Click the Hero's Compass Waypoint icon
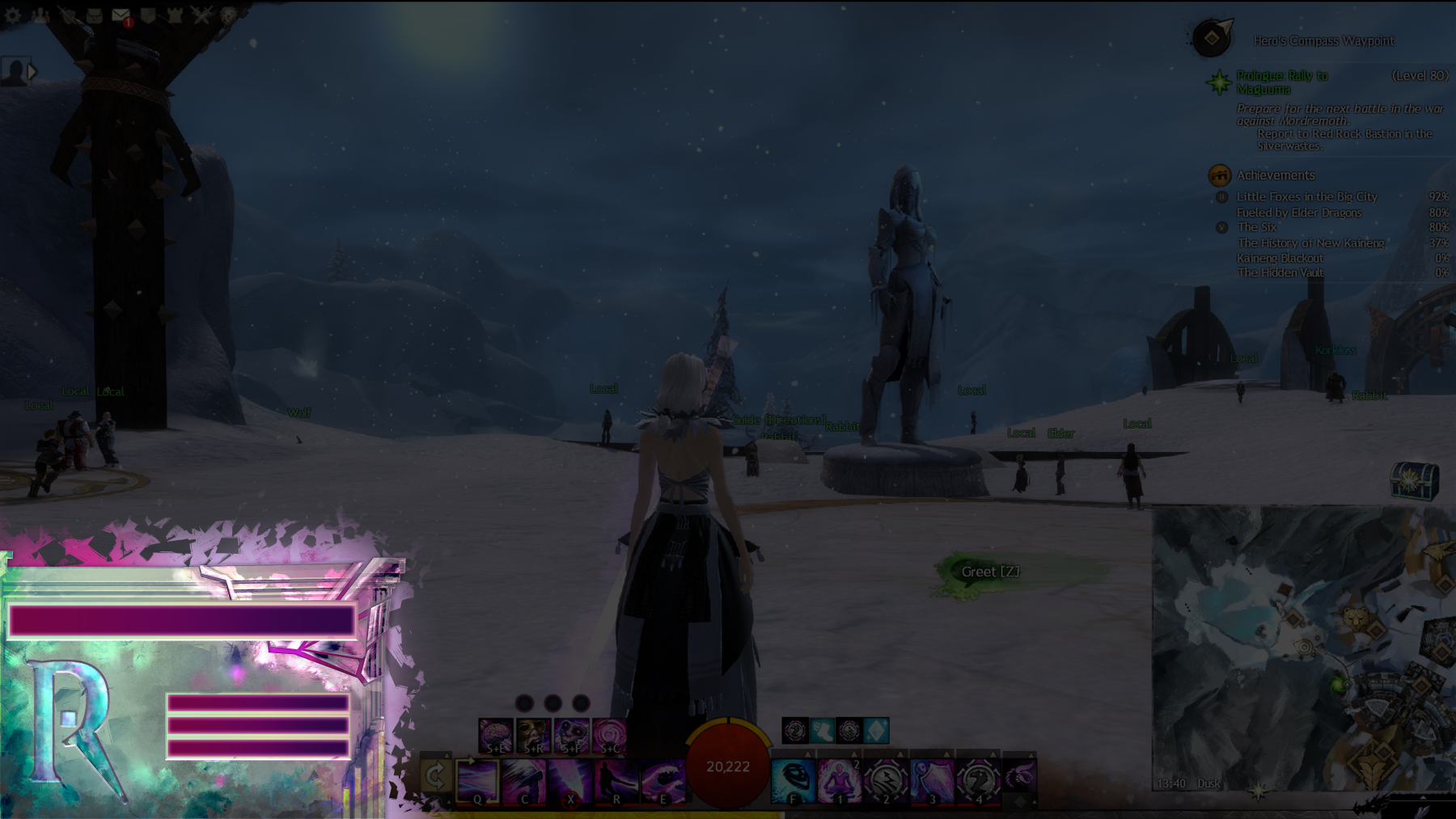 pos(1212,38)
